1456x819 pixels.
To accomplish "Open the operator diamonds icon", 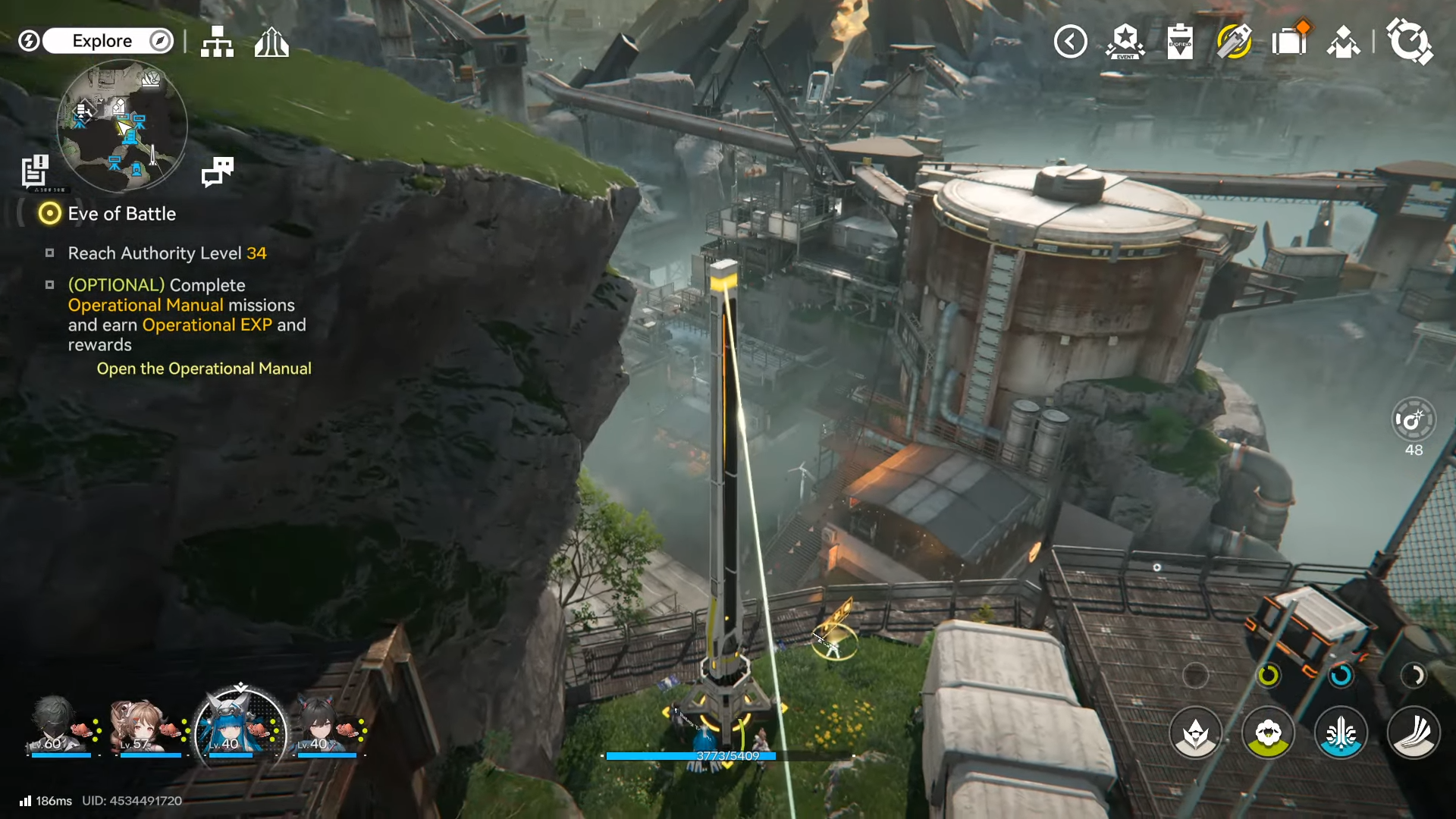I will 1344,42.
